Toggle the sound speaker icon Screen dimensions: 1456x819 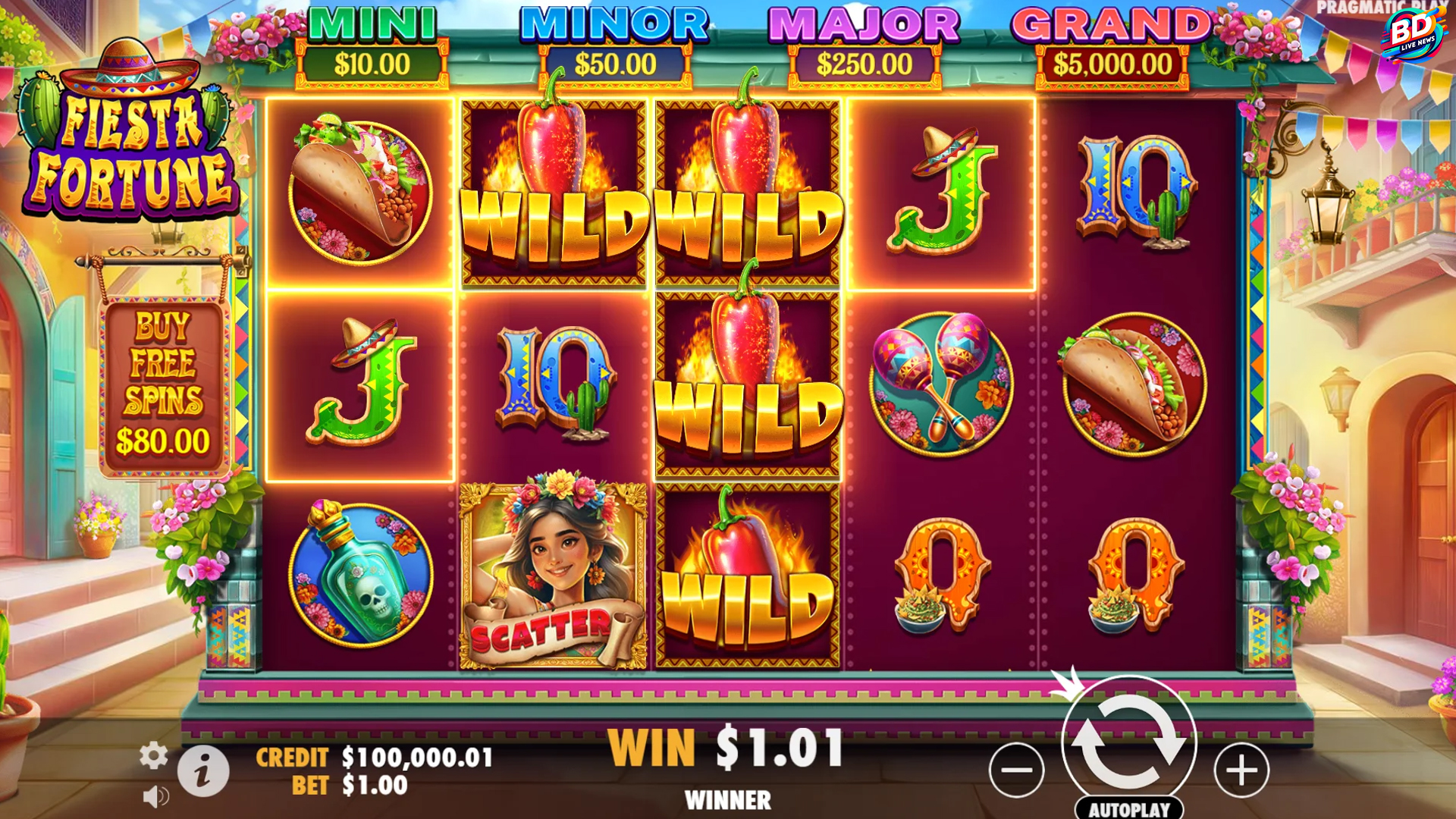pos(155,796)
